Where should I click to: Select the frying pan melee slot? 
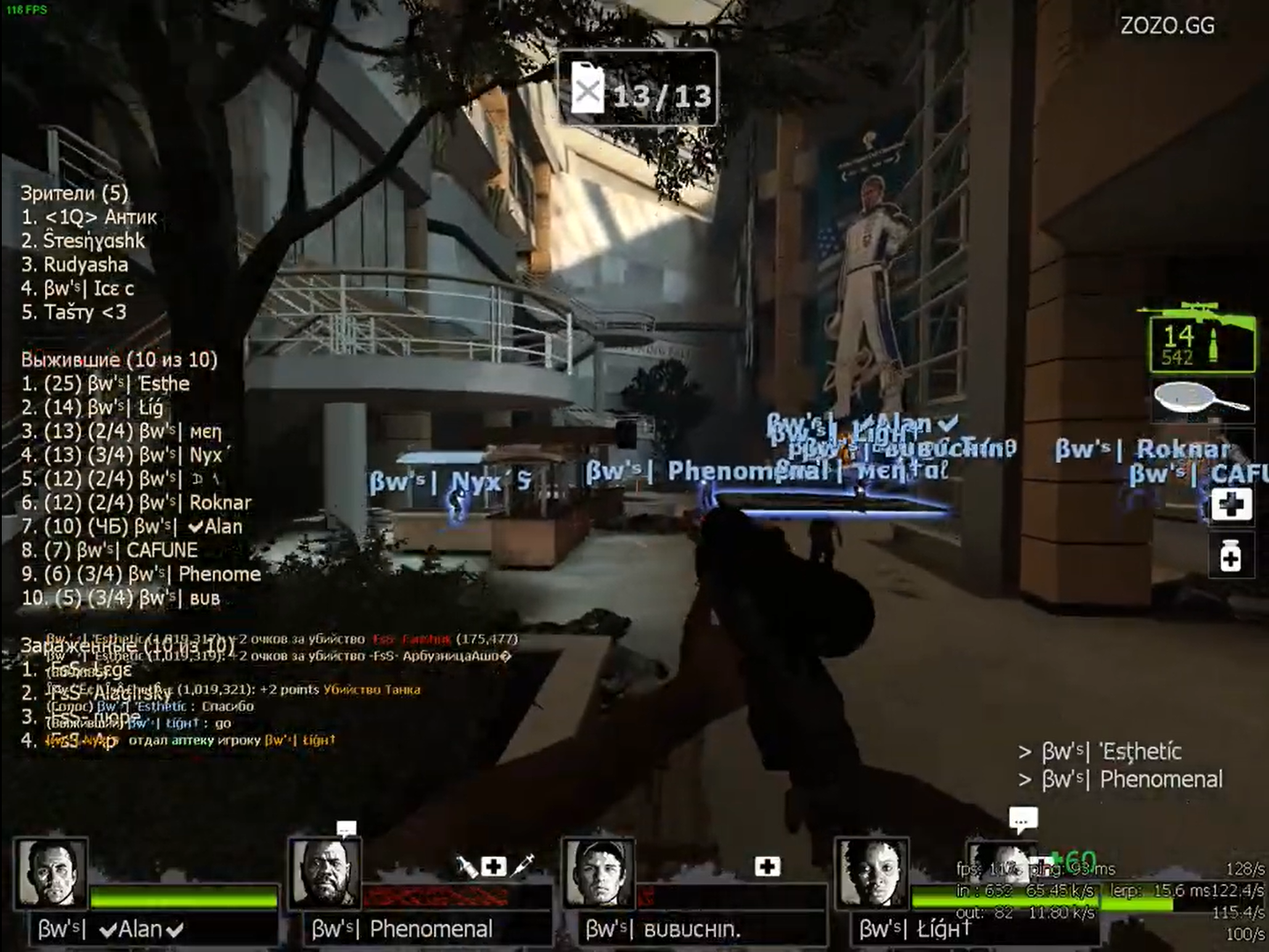pos(1201,401)
